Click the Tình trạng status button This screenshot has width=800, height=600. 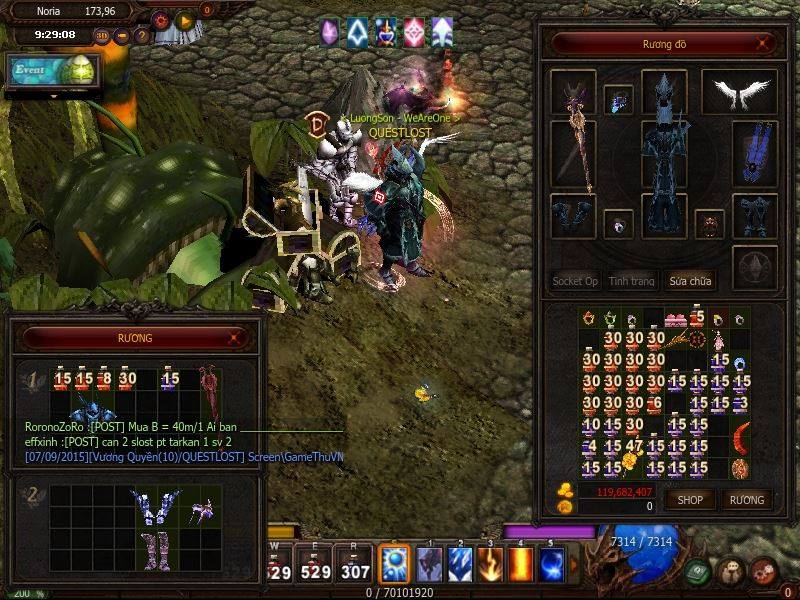[x=632, y=281]
